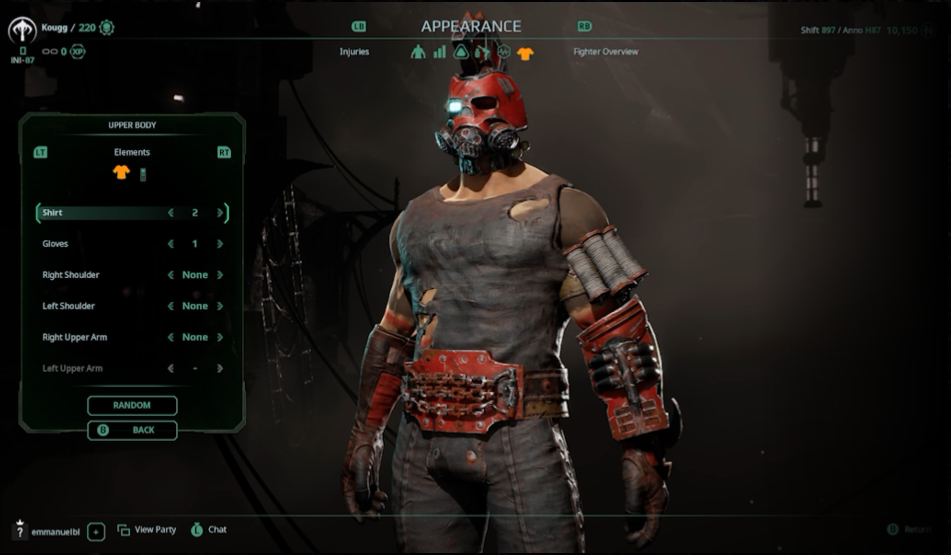Screen dimensions: 951x555
Task: Open the Injuries tab
Action: click(354, 52)
